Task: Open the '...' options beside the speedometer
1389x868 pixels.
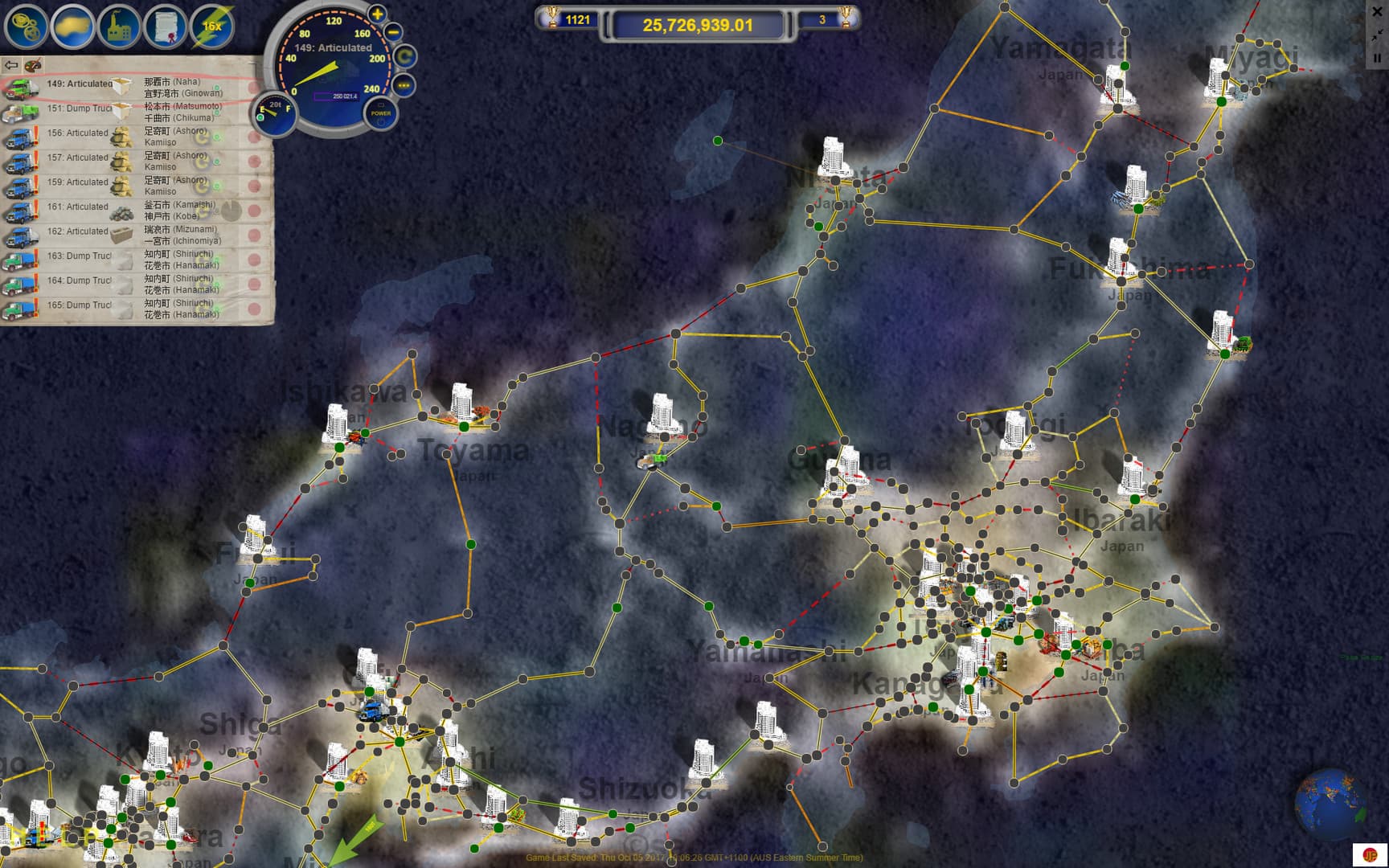Action: tap(402, 84)
